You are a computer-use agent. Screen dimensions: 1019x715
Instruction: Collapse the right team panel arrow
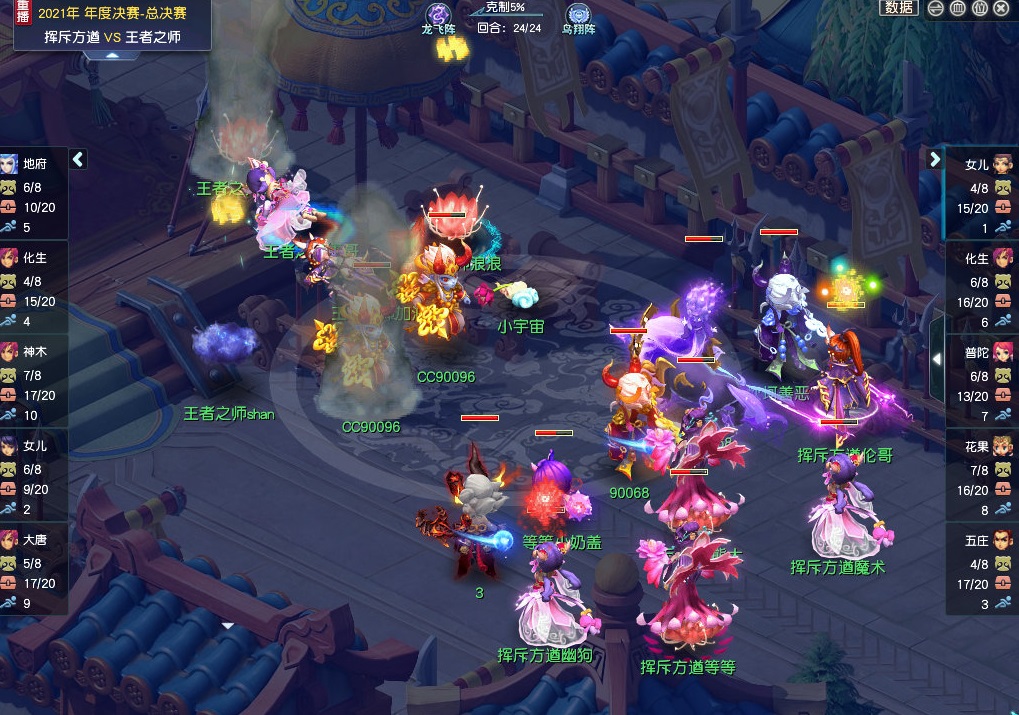935,159
